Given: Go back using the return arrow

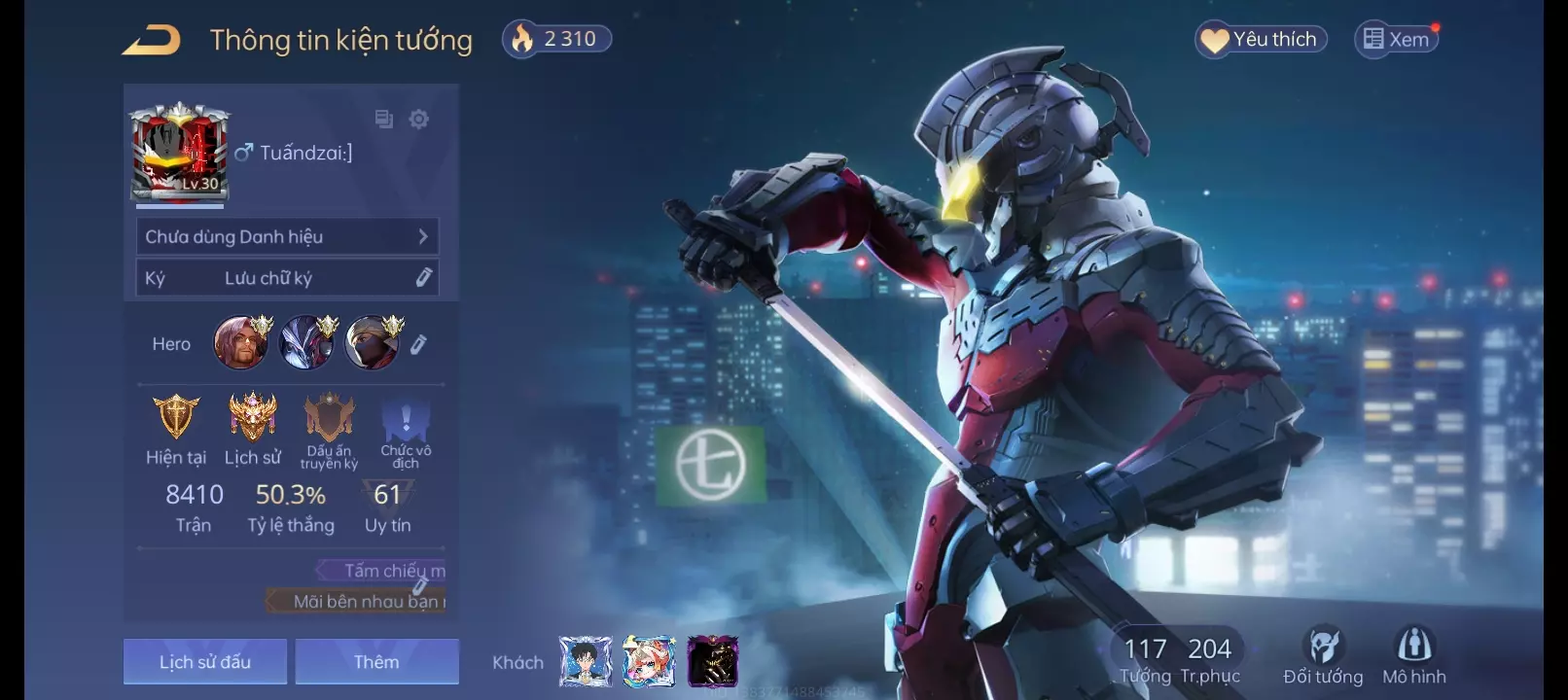Looking at the screenshot, I should pyautogui.click(x=152, y=41).
